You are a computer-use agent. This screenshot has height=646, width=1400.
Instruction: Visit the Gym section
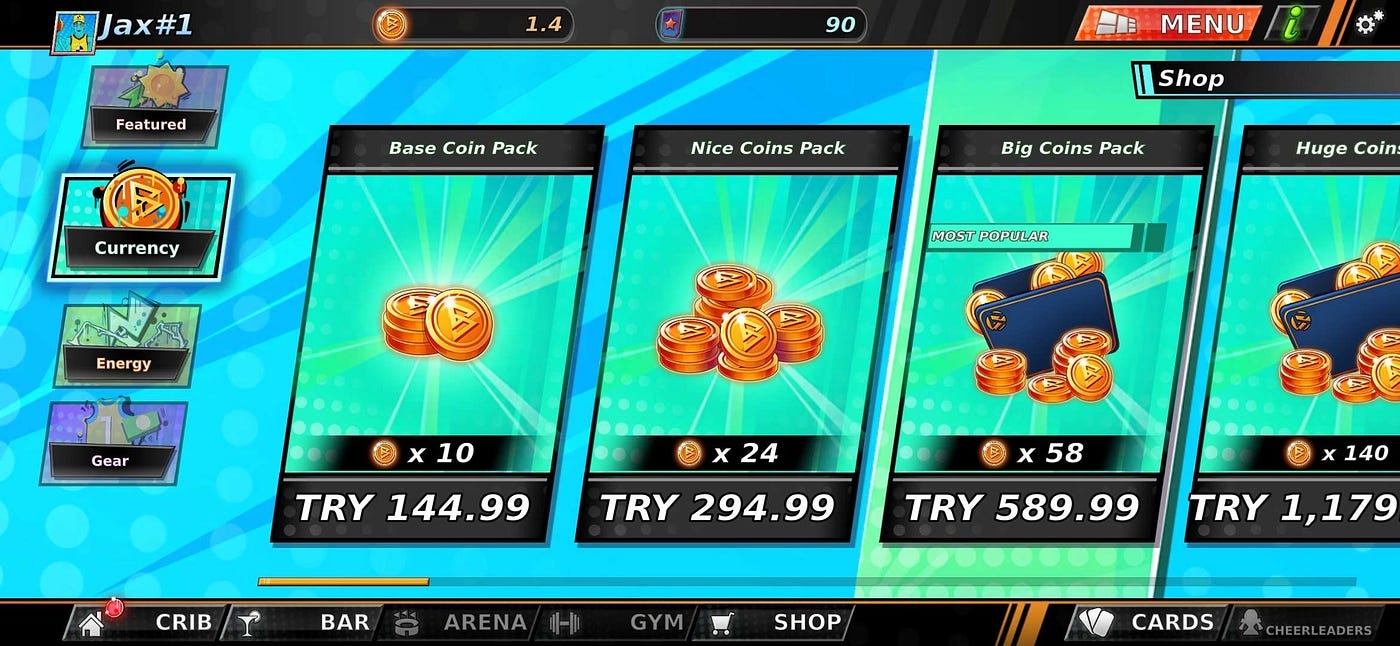click(x=620, y=622)
